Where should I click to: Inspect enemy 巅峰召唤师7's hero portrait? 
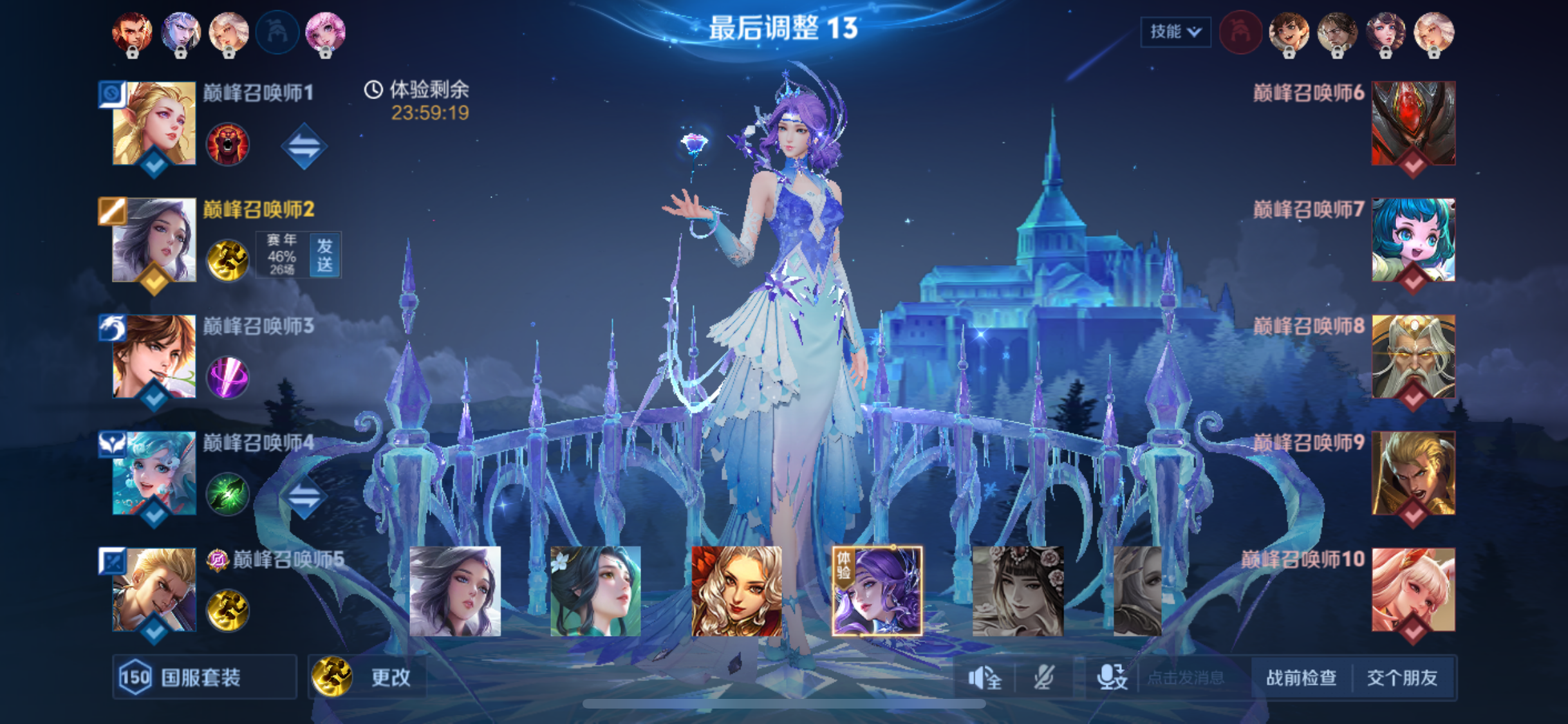coord(1413,240)
